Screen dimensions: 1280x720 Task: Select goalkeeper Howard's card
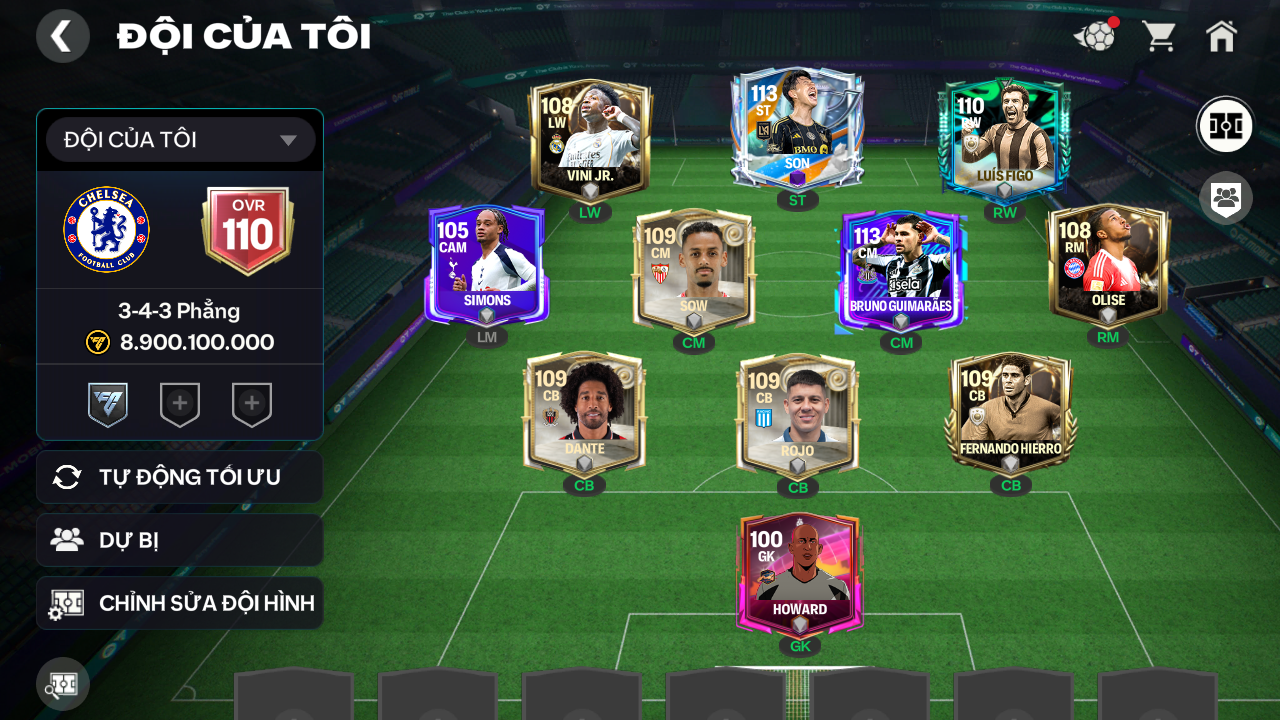[799, 573]
